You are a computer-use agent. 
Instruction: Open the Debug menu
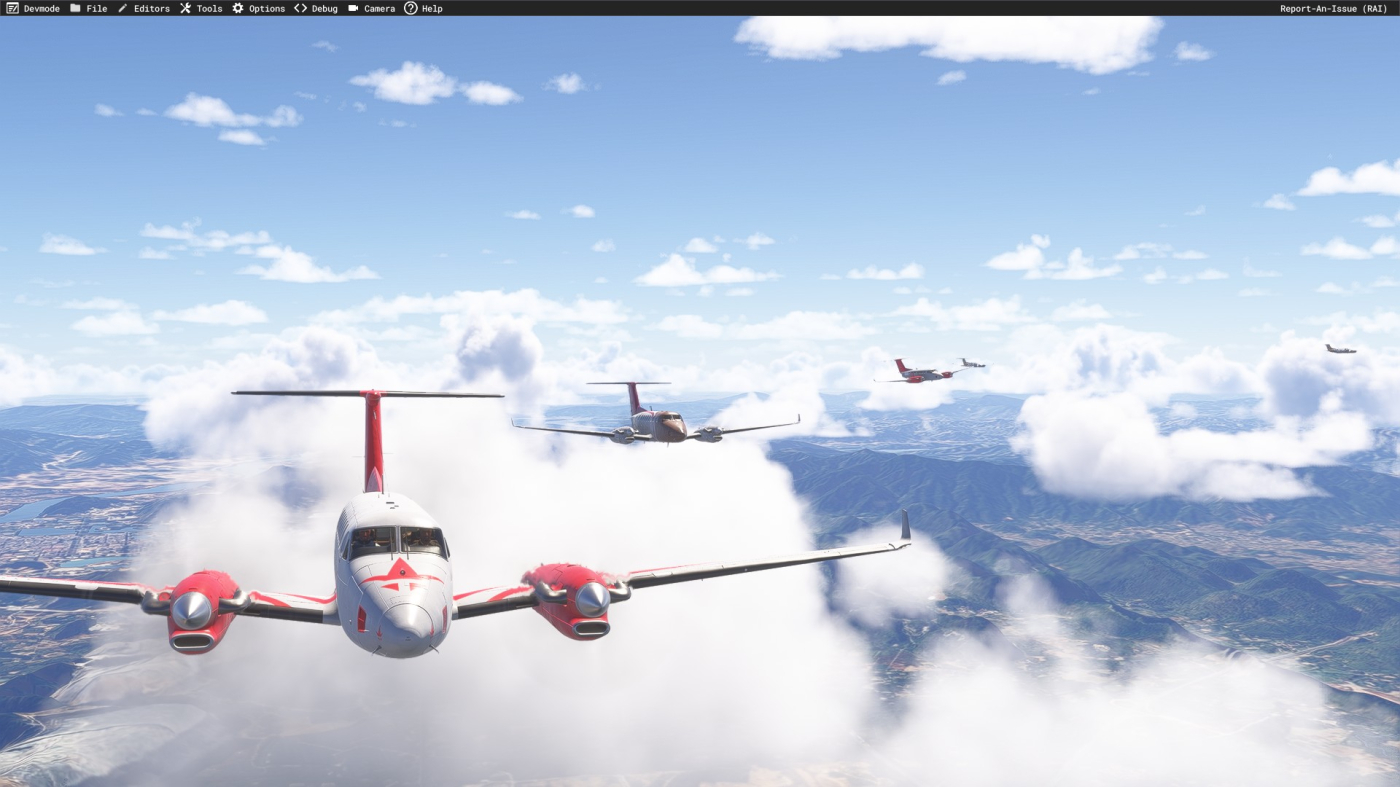(x=315, y=8)
